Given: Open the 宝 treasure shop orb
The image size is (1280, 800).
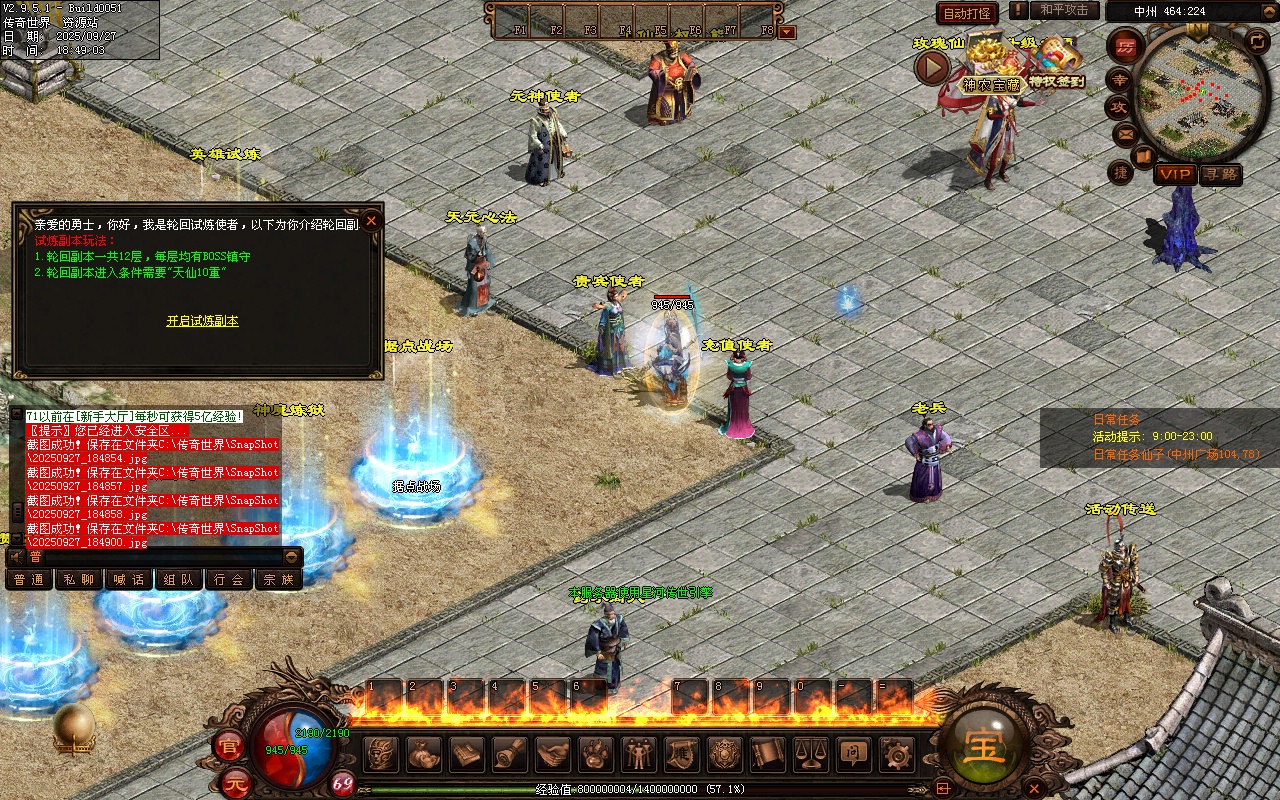Looking at the screenshot, I should [984, 745].
